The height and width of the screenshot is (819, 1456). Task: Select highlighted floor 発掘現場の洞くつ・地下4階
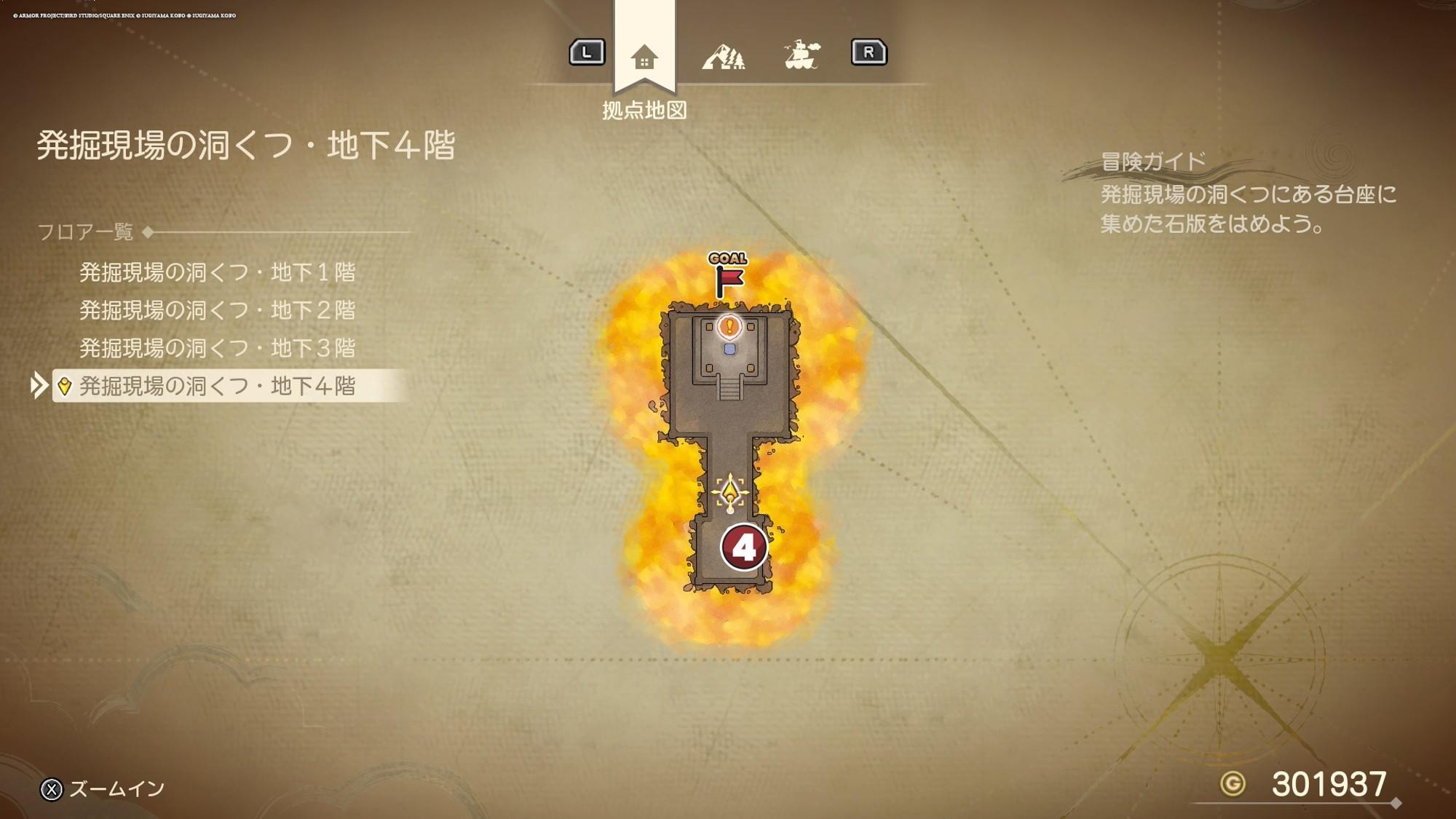217,386
